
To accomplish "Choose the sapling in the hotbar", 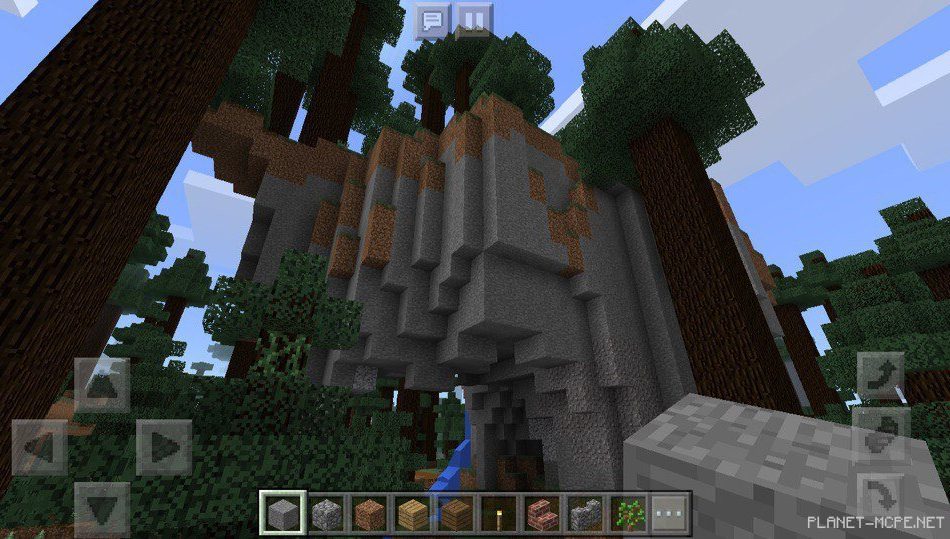I will (x=628, y=513).
